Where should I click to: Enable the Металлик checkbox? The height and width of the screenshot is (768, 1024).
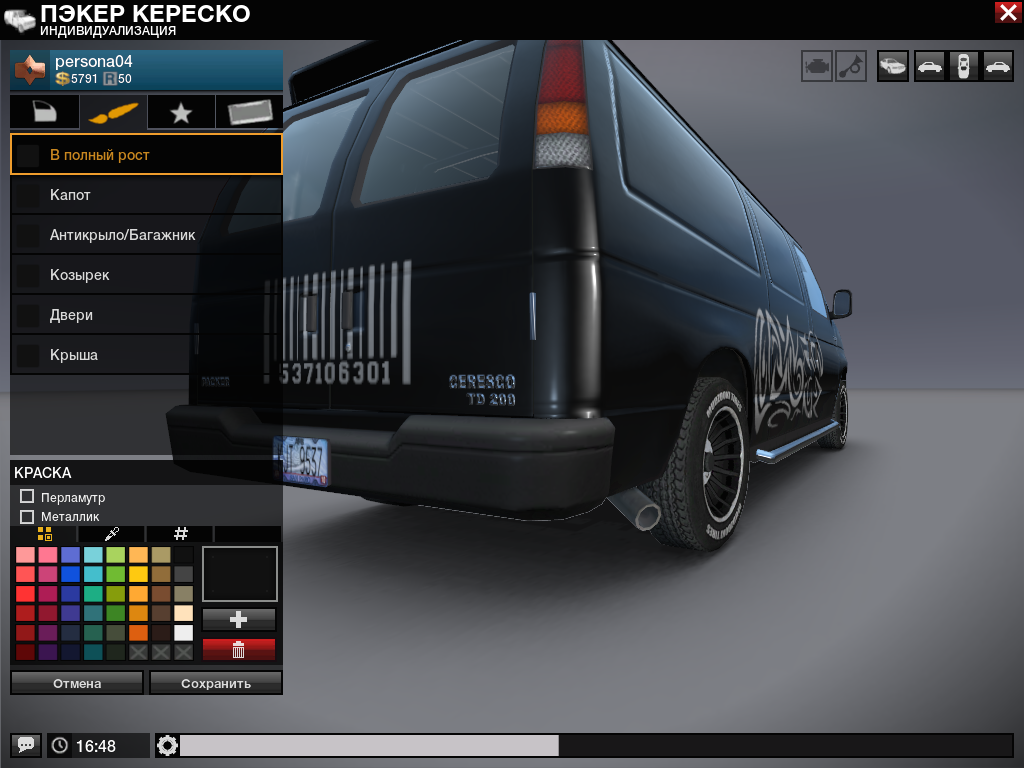28,516
